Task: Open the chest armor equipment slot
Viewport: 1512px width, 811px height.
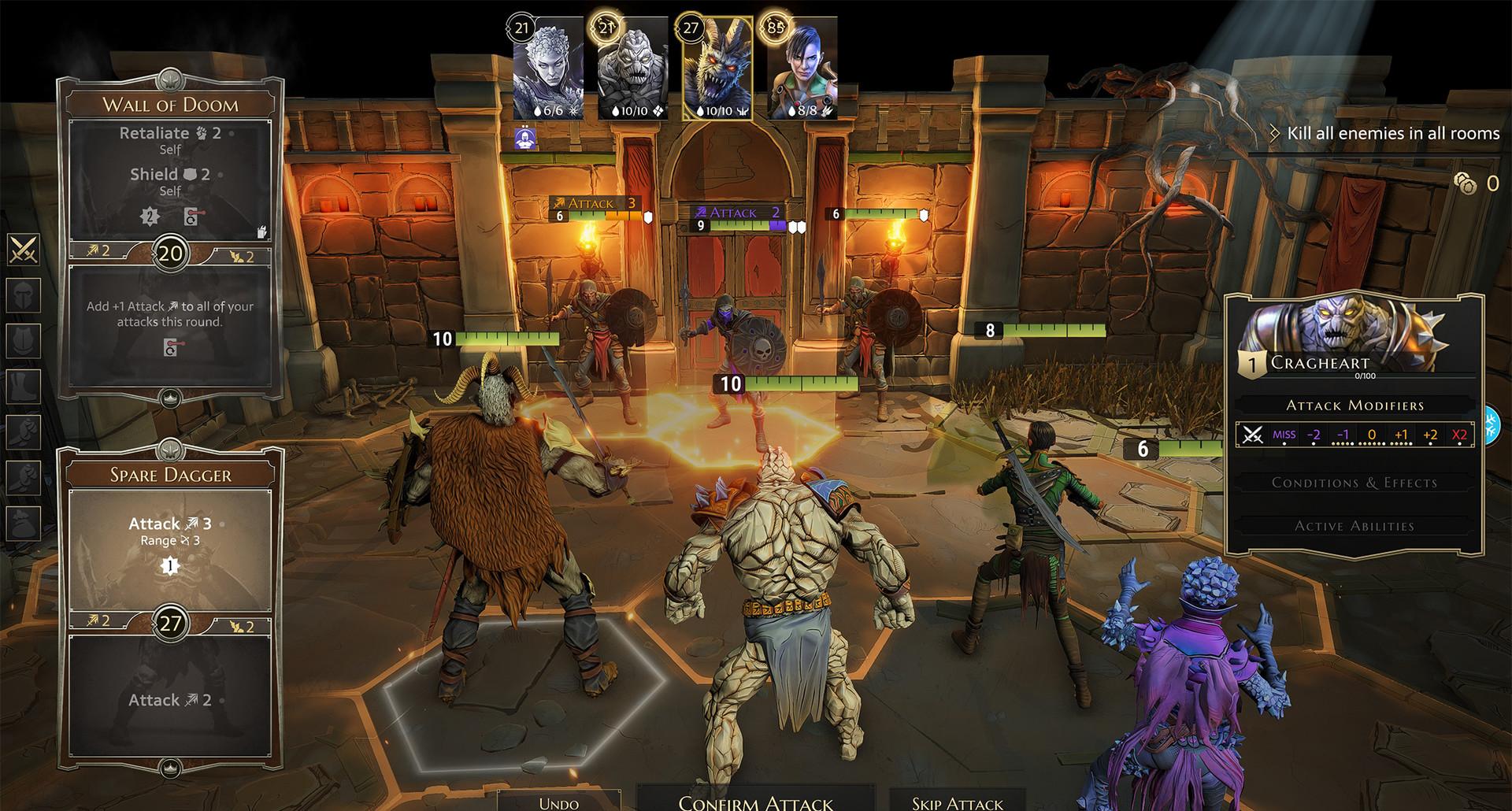Action: [x=24, y=340]
